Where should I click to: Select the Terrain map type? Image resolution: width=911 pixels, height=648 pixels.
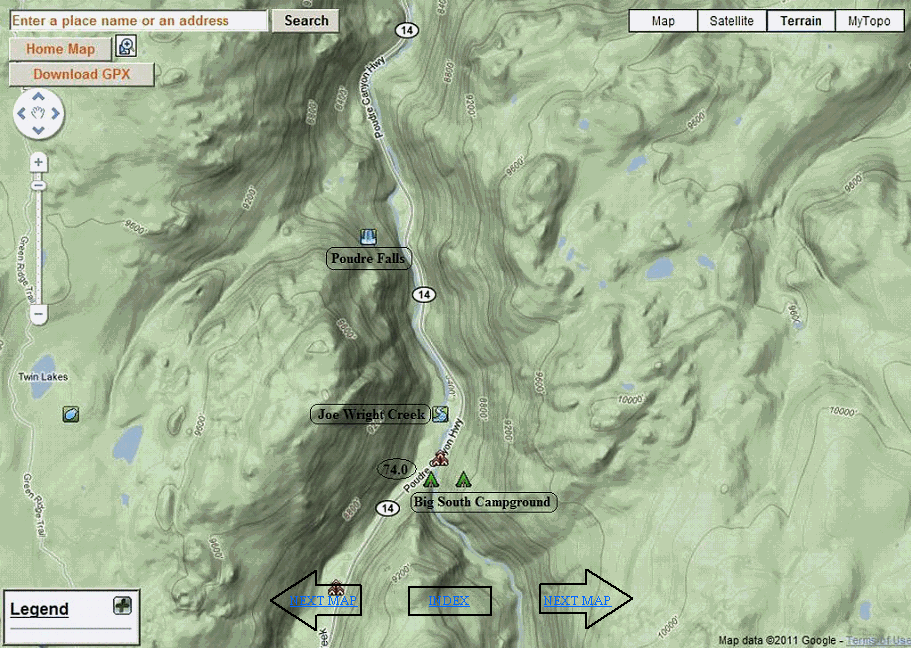801,21
